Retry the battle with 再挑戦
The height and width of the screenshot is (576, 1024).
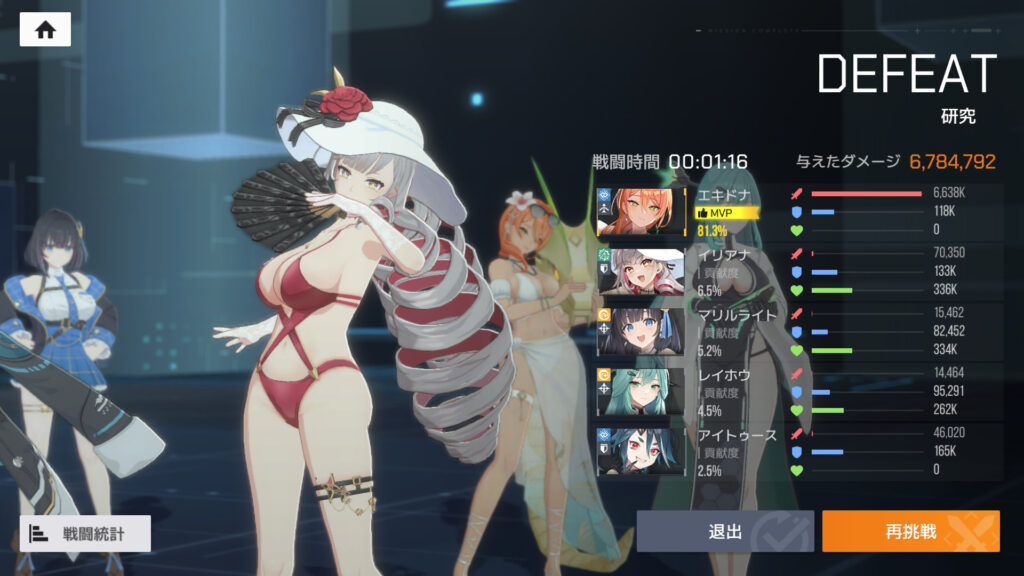pos(910,531)
